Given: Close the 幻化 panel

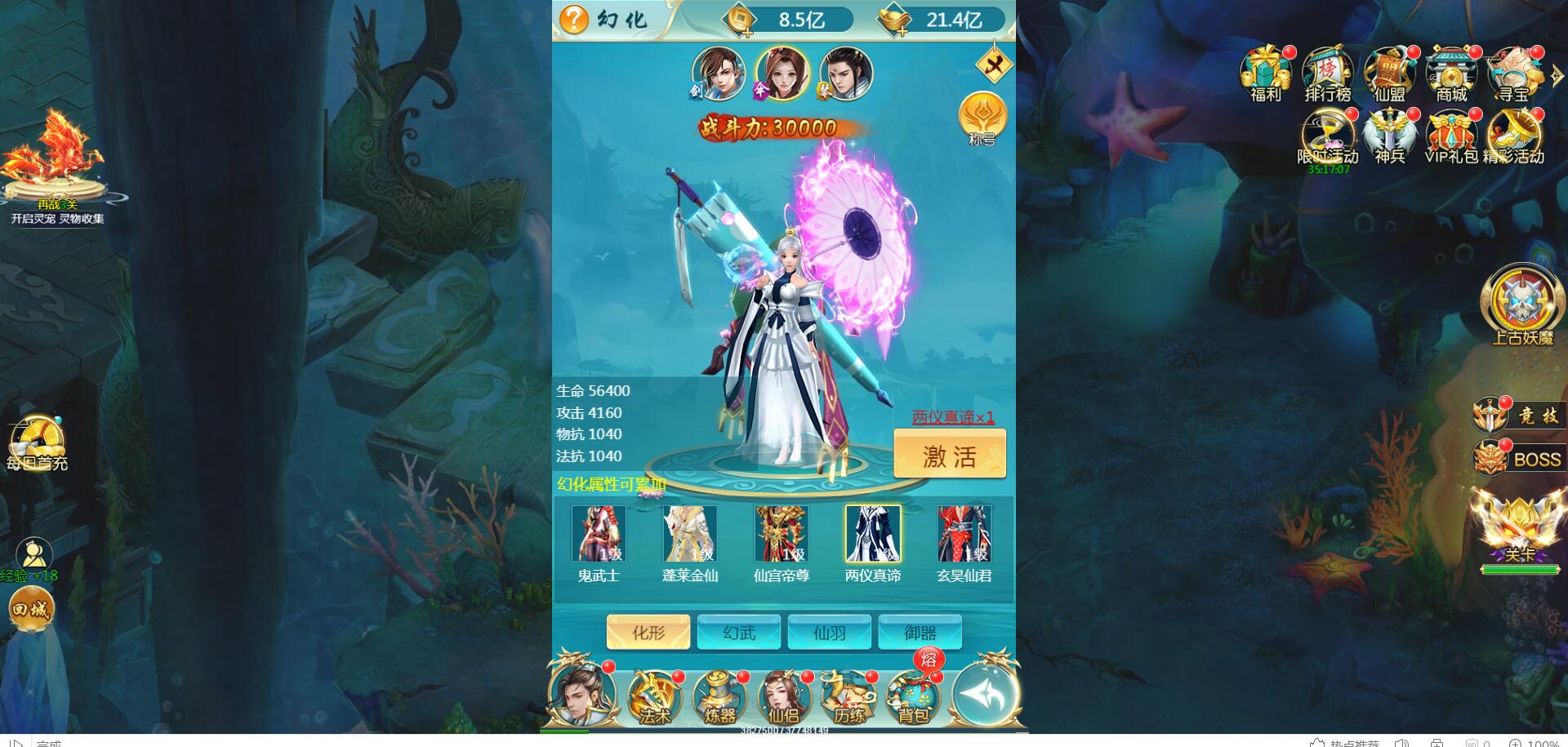Looking at the screenshot, I should [992, 65].
